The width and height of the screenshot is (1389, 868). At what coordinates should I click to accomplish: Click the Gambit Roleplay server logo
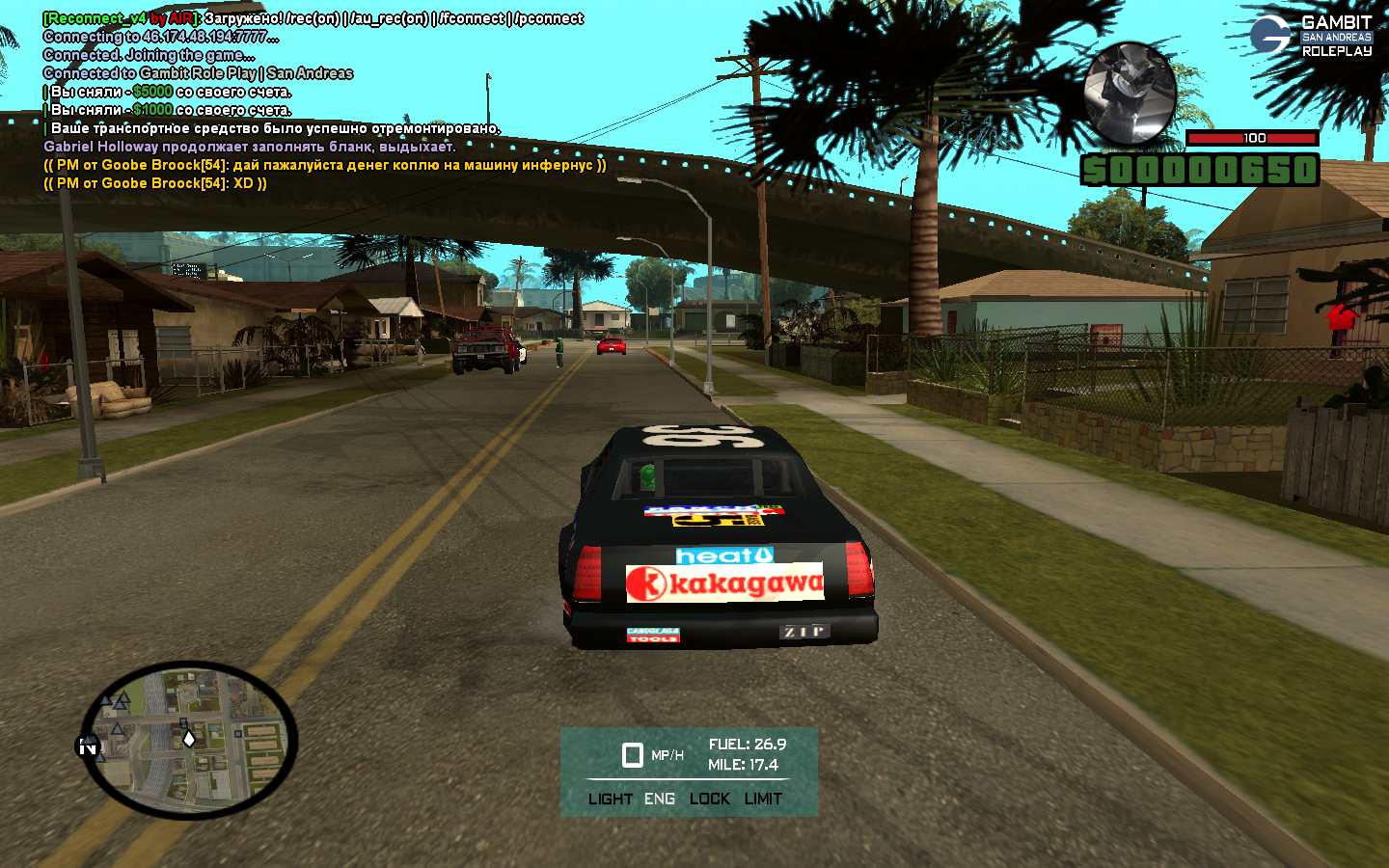[1310, 36]
